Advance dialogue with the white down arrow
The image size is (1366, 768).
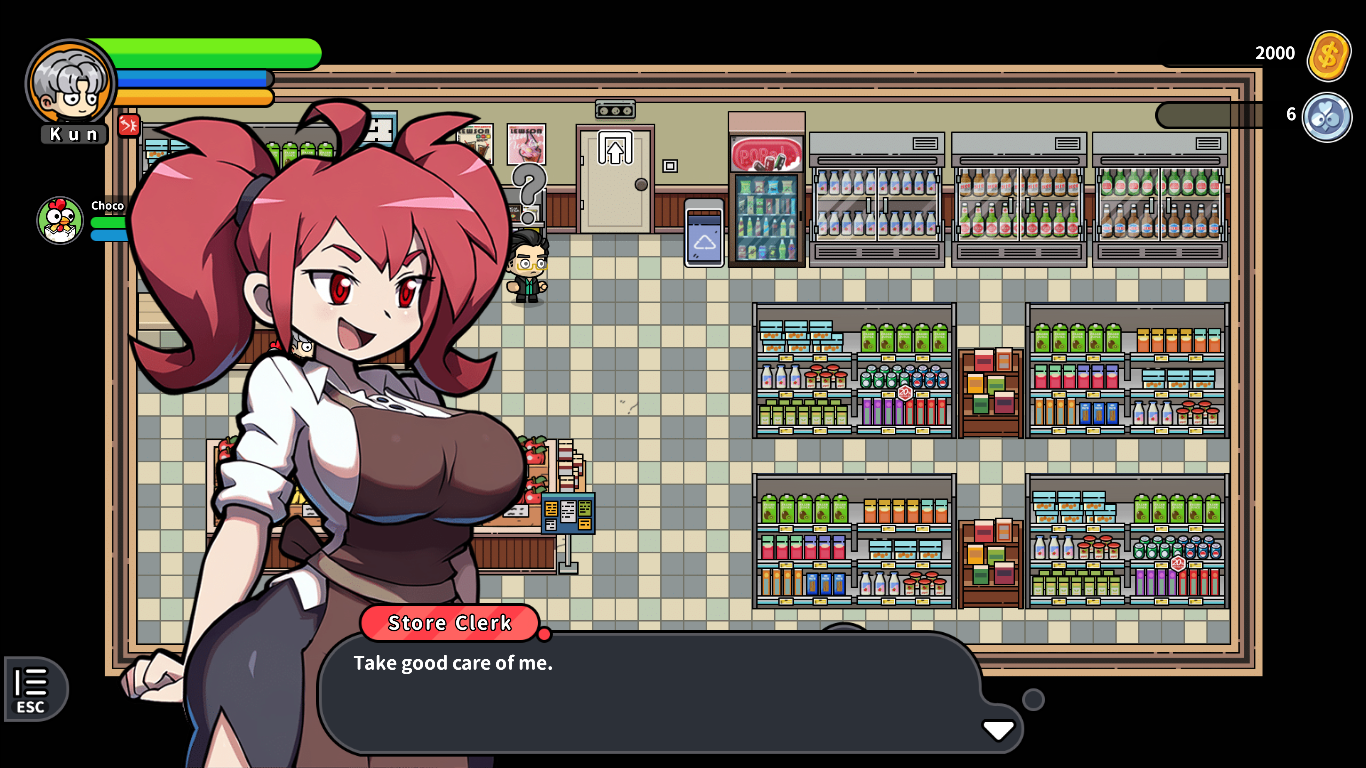(x=998, y=730)
